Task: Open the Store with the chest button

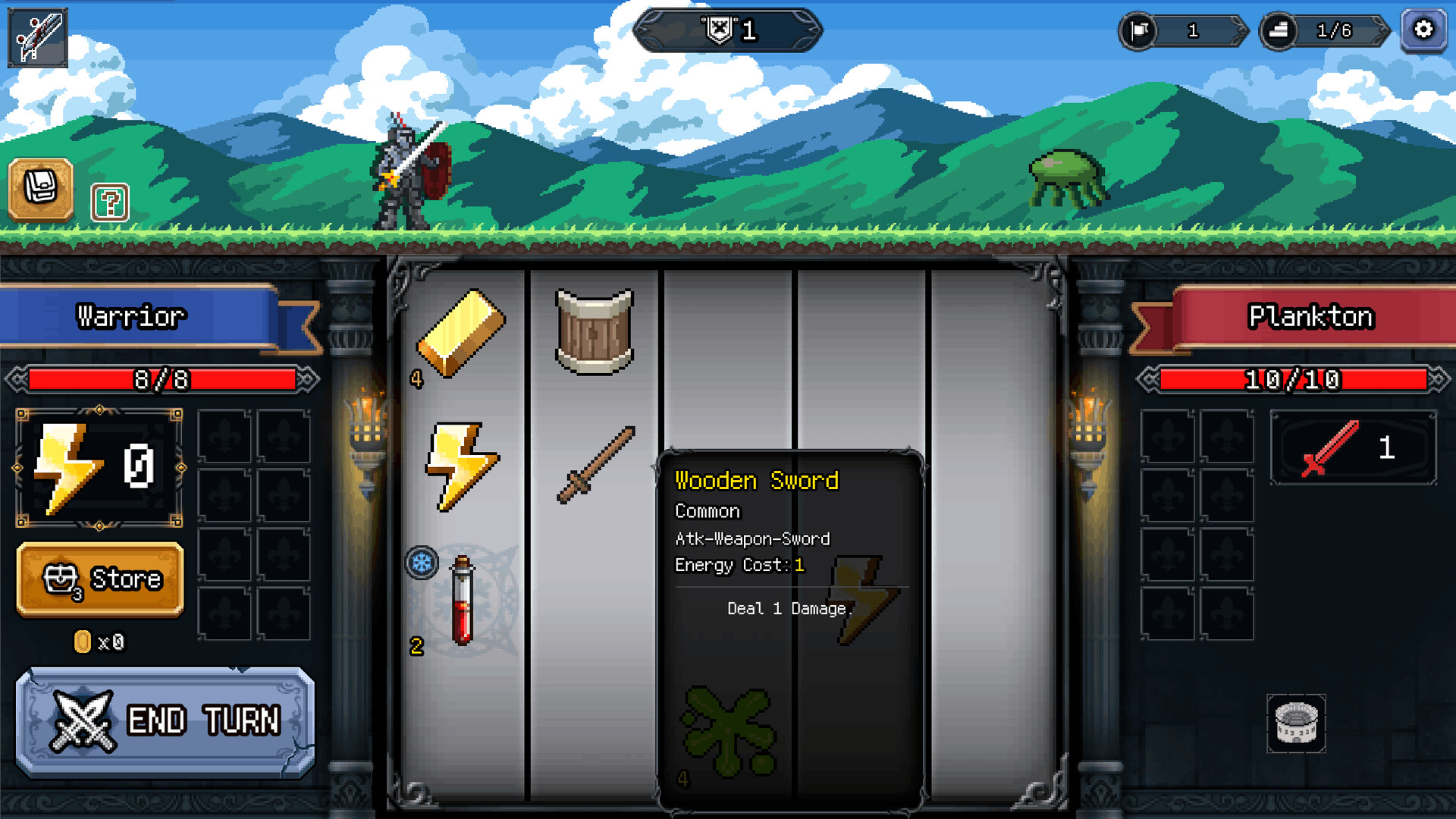Action: 99,579
